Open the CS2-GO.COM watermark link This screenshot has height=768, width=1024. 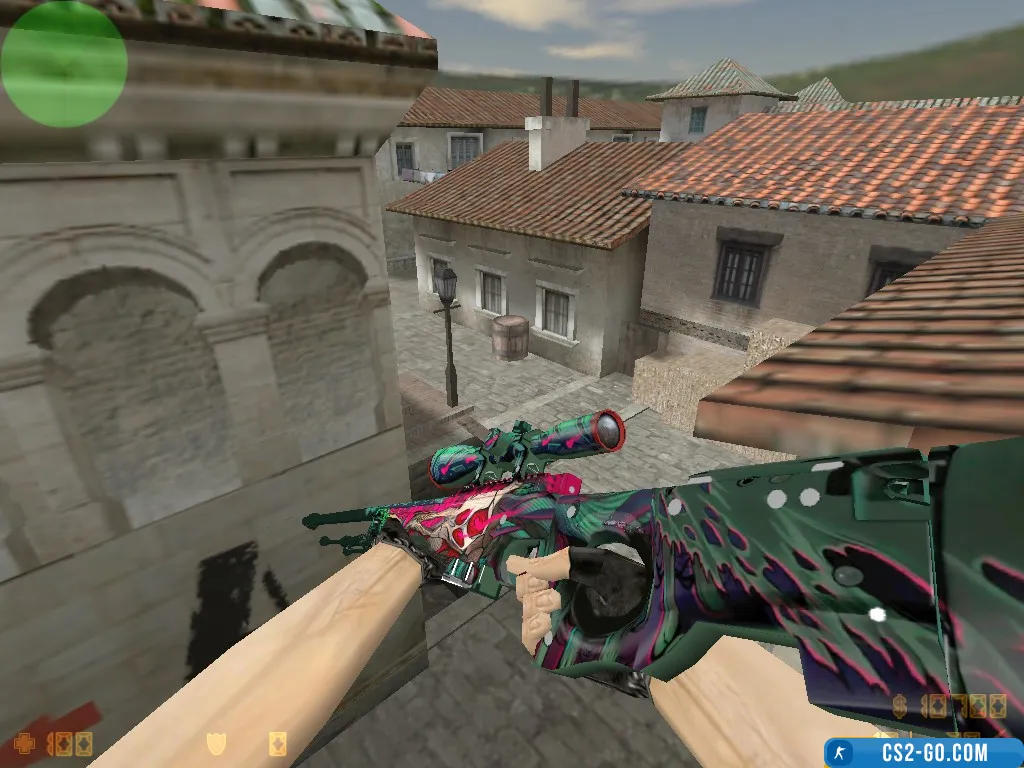pos(923,752)
